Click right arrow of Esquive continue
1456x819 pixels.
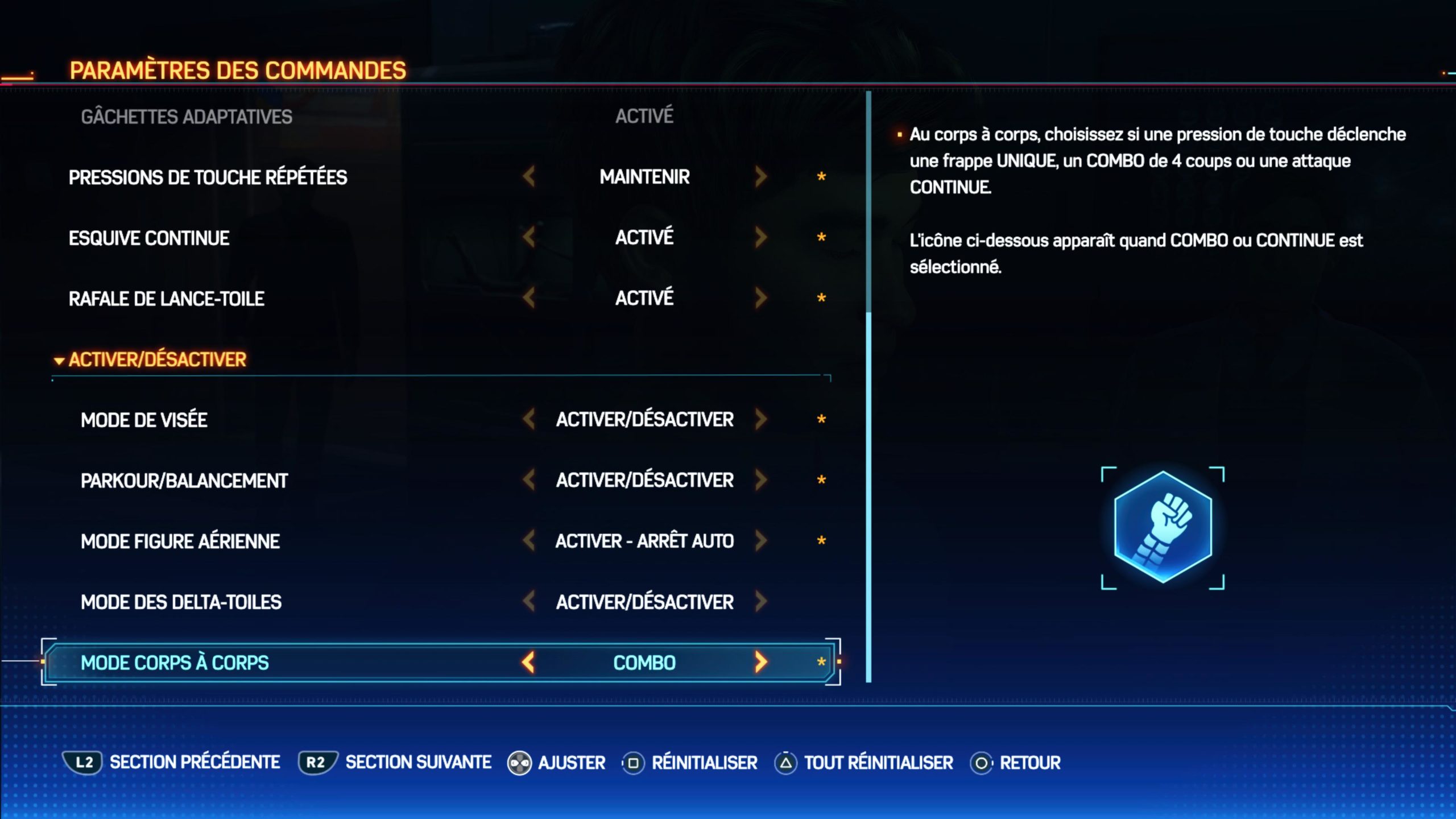click(761, 237)
